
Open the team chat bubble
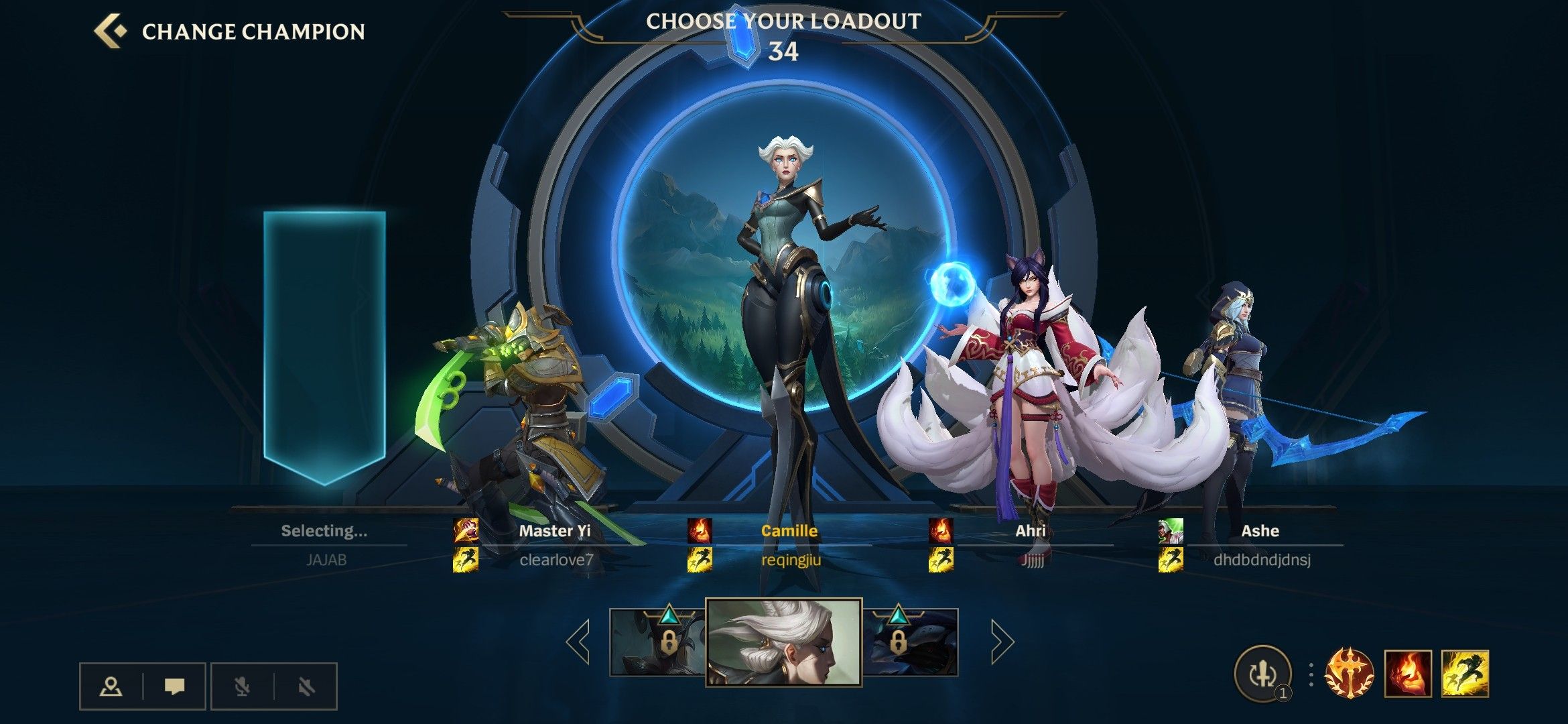coord(174,686)
